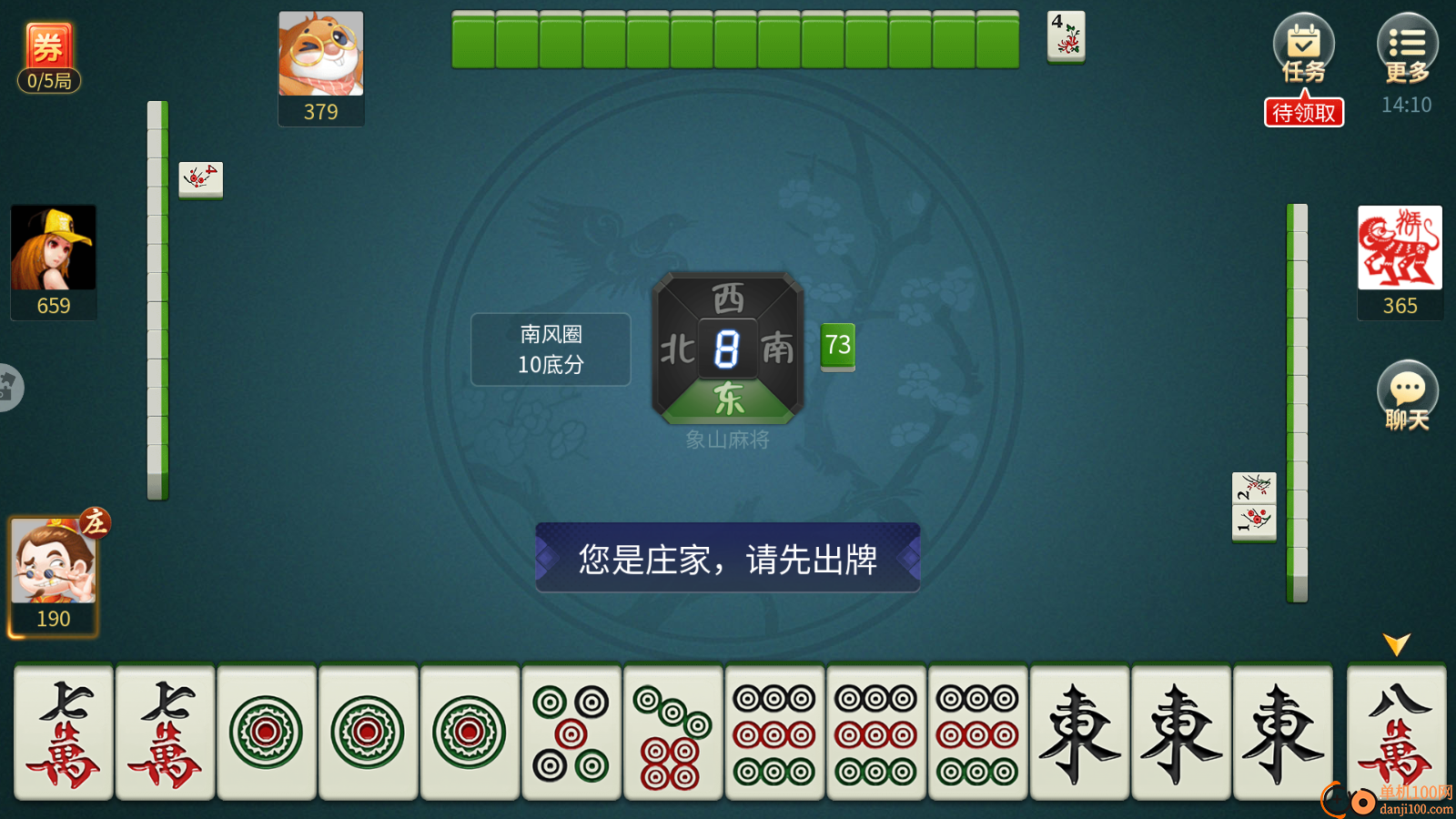Image resolution: width=1456 pixels, height=819 pixels.
Task: Click the 南风圈 10底分 info panel
Action: [x=550, y=349]
